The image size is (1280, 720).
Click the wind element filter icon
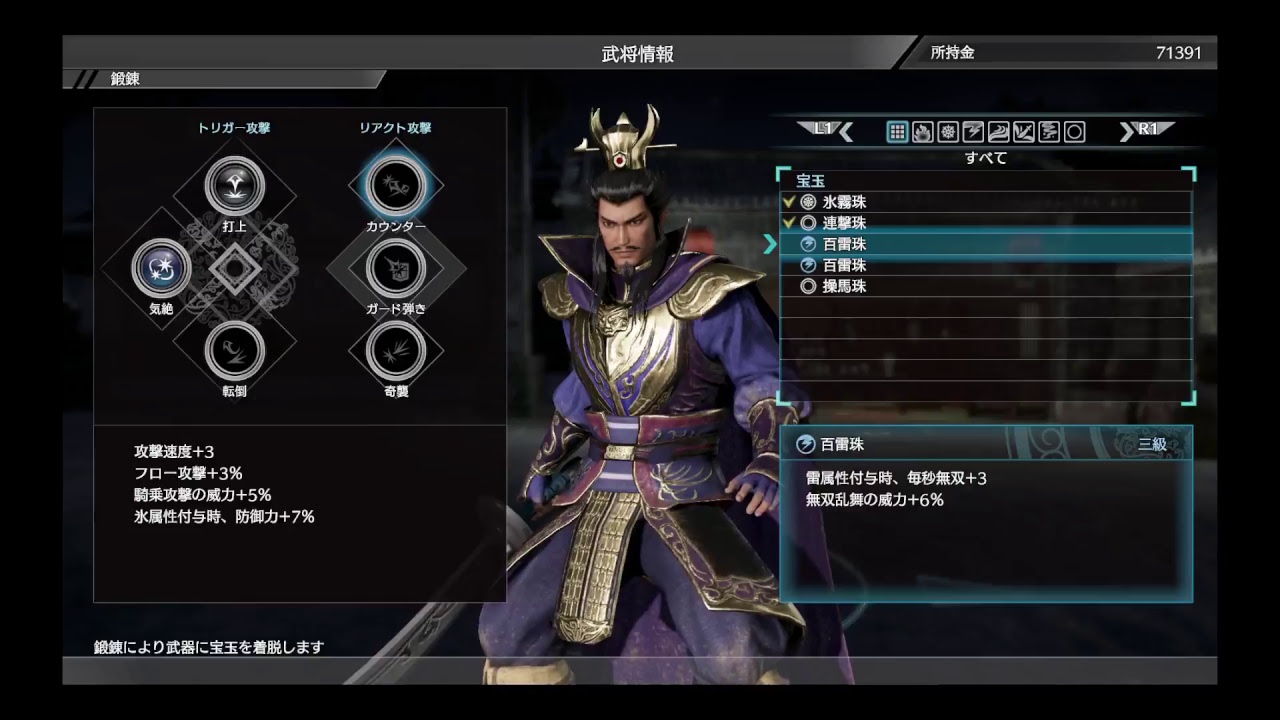[999, 131]
